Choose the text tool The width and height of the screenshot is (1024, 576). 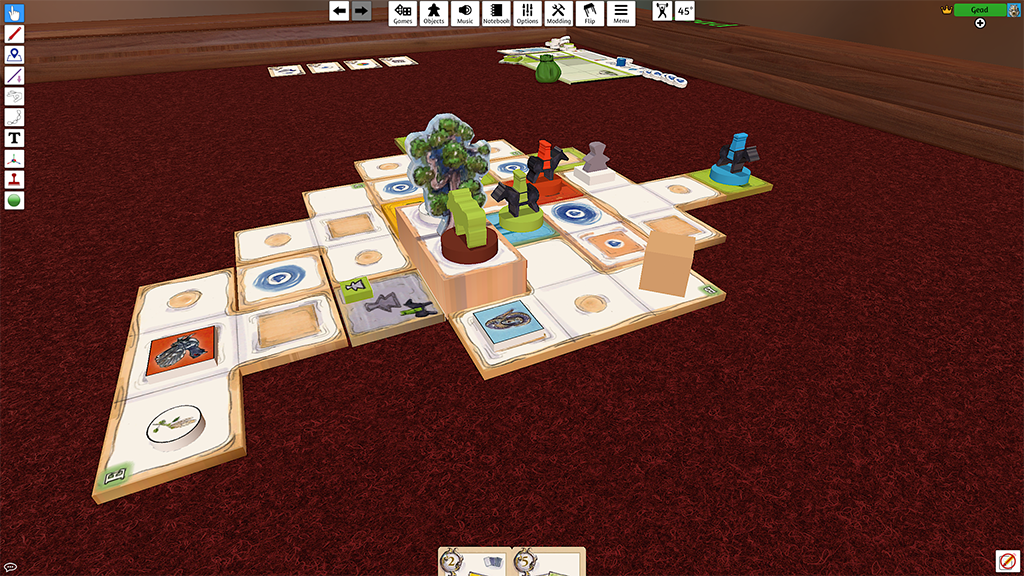tap(15, 138)
